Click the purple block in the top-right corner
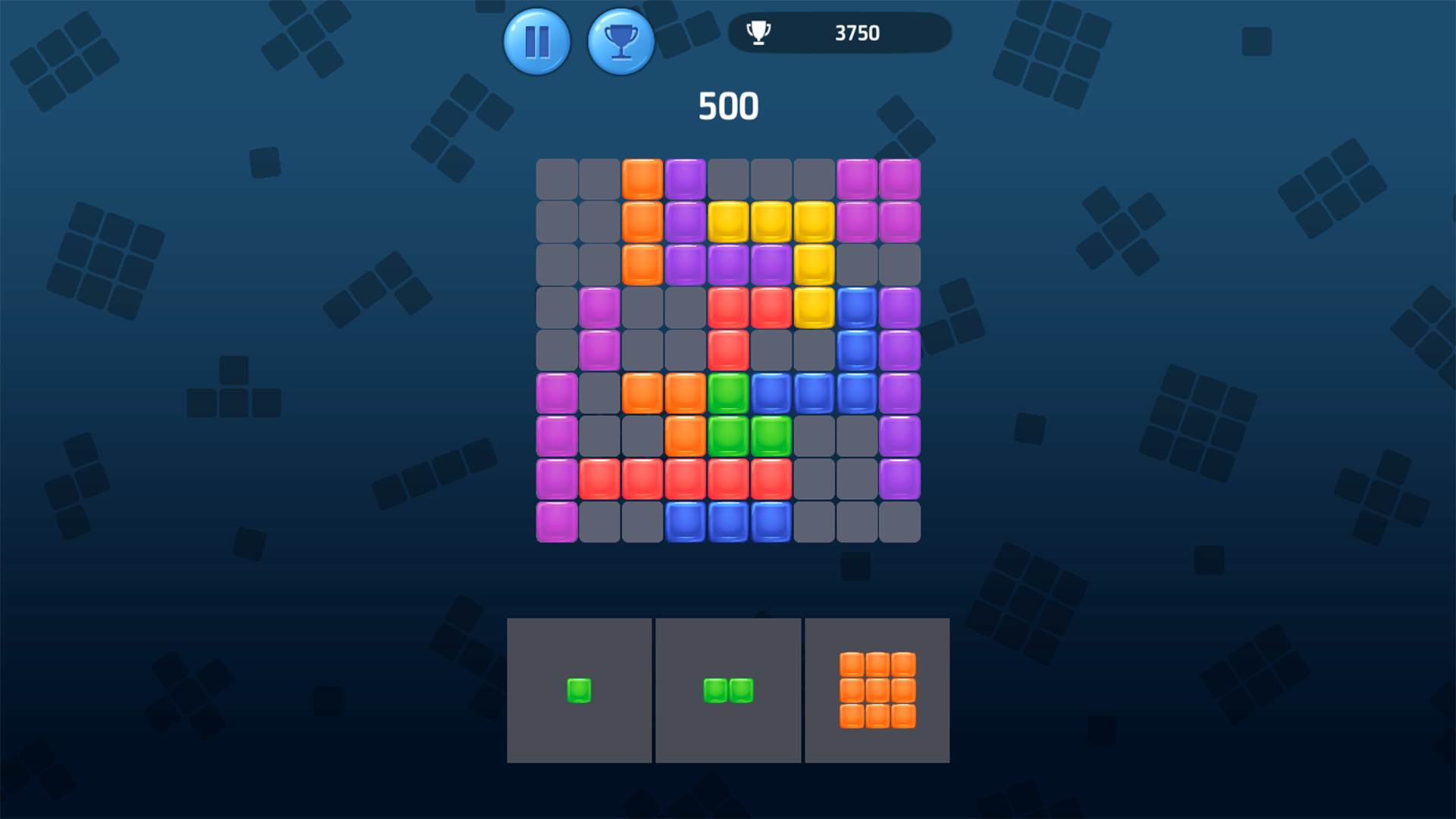Screen dimensions: 1456x819 (899, 180)
